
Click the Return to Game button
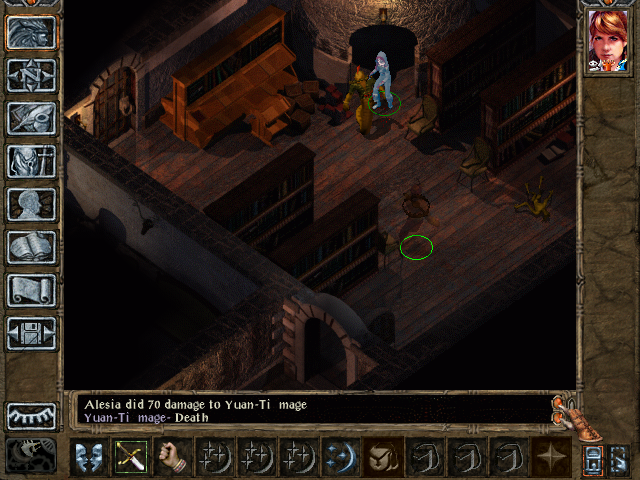coord(31,32)
